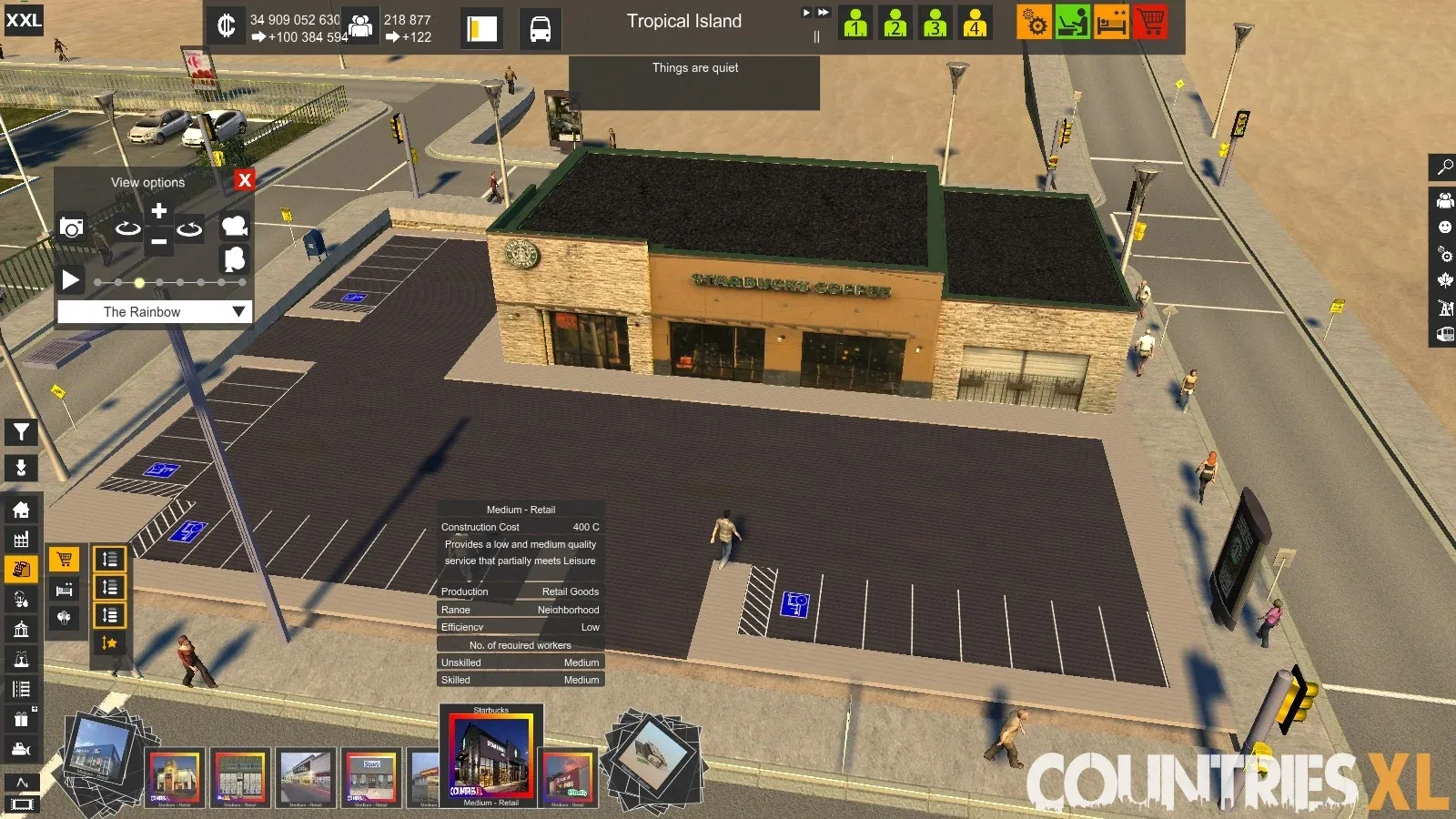Viewport: 1456px width, 819px height.
Task: Open the housing build category
Action: point(21,511)
